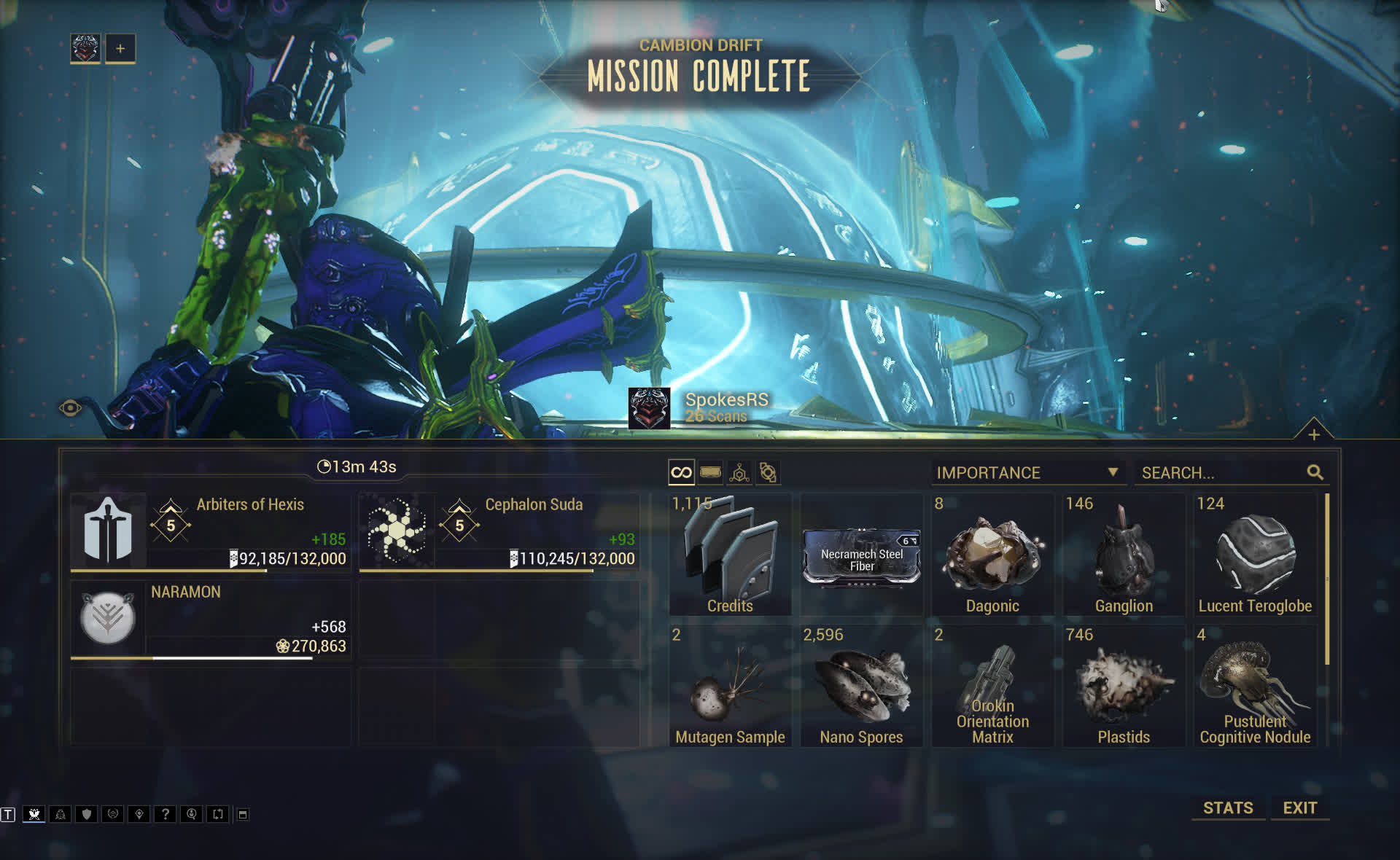Select the Plastids reward tile
Viewport: 1400px width, 860px height.
pyautogui.click(x=1124, y=686)
